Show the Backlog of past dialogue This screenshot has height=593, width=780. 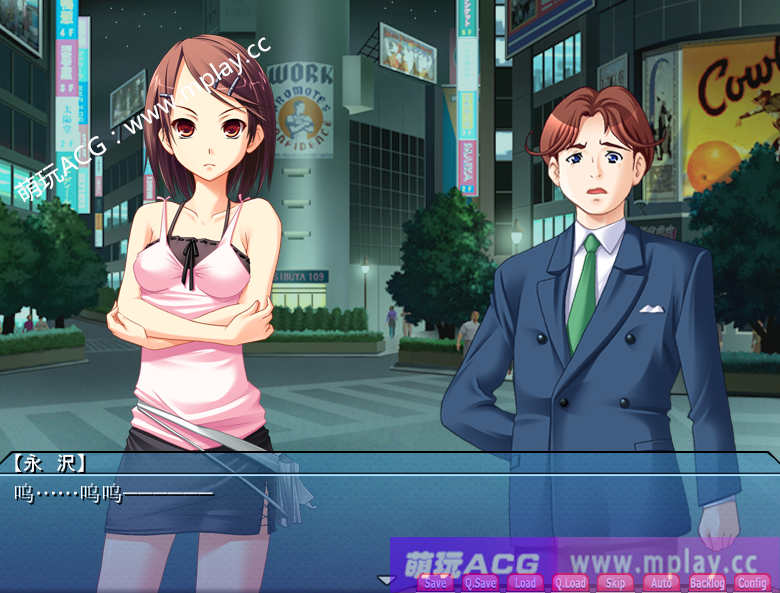coord(707,583)
